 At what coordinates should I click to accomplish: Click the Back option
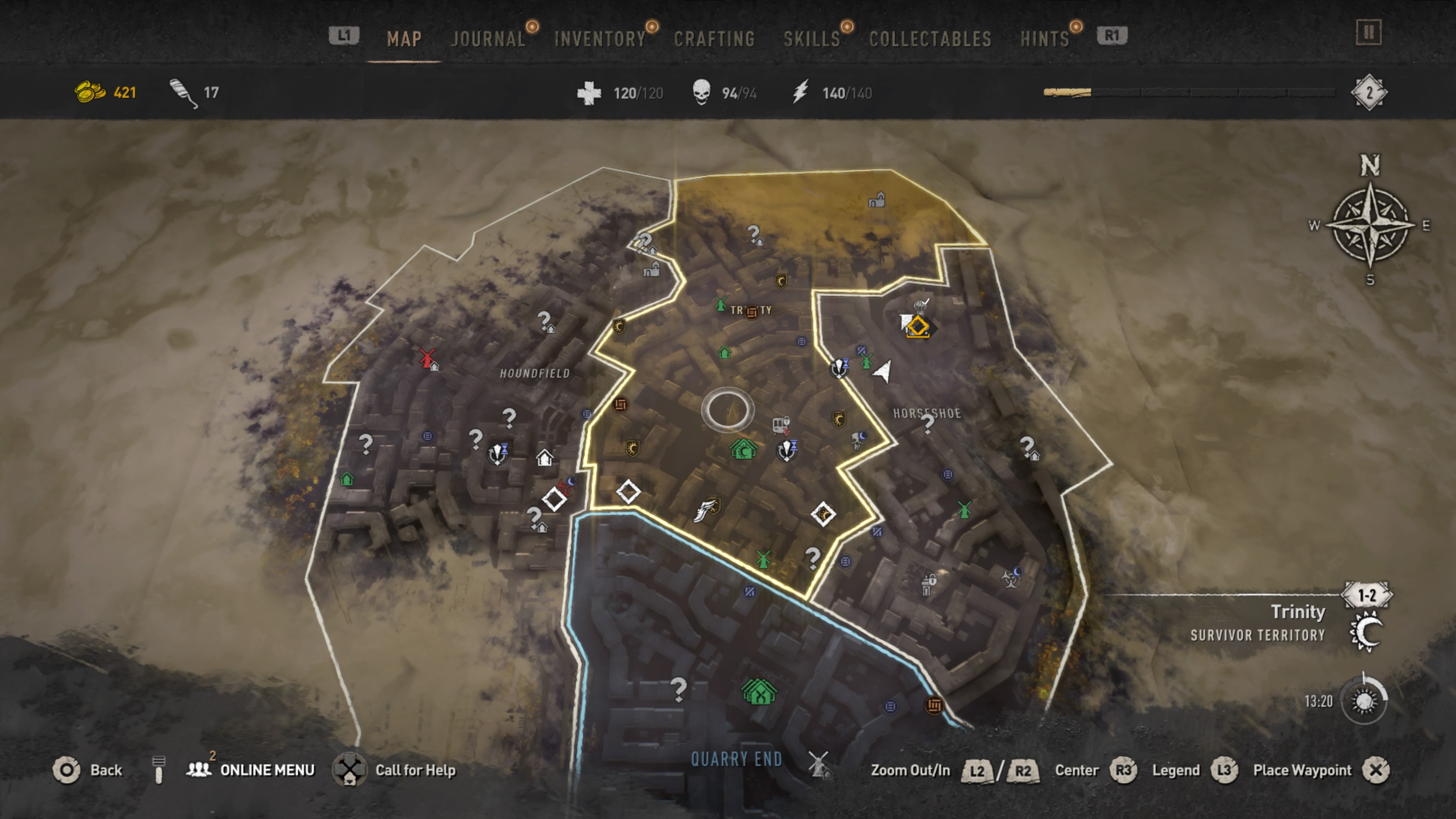pyautogui.click(x=106, y=770)
